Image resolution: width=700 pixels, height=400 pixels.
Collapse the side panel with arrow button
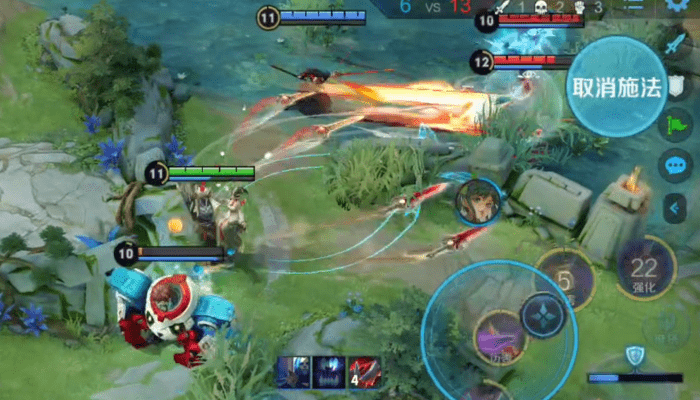point(675,208)
